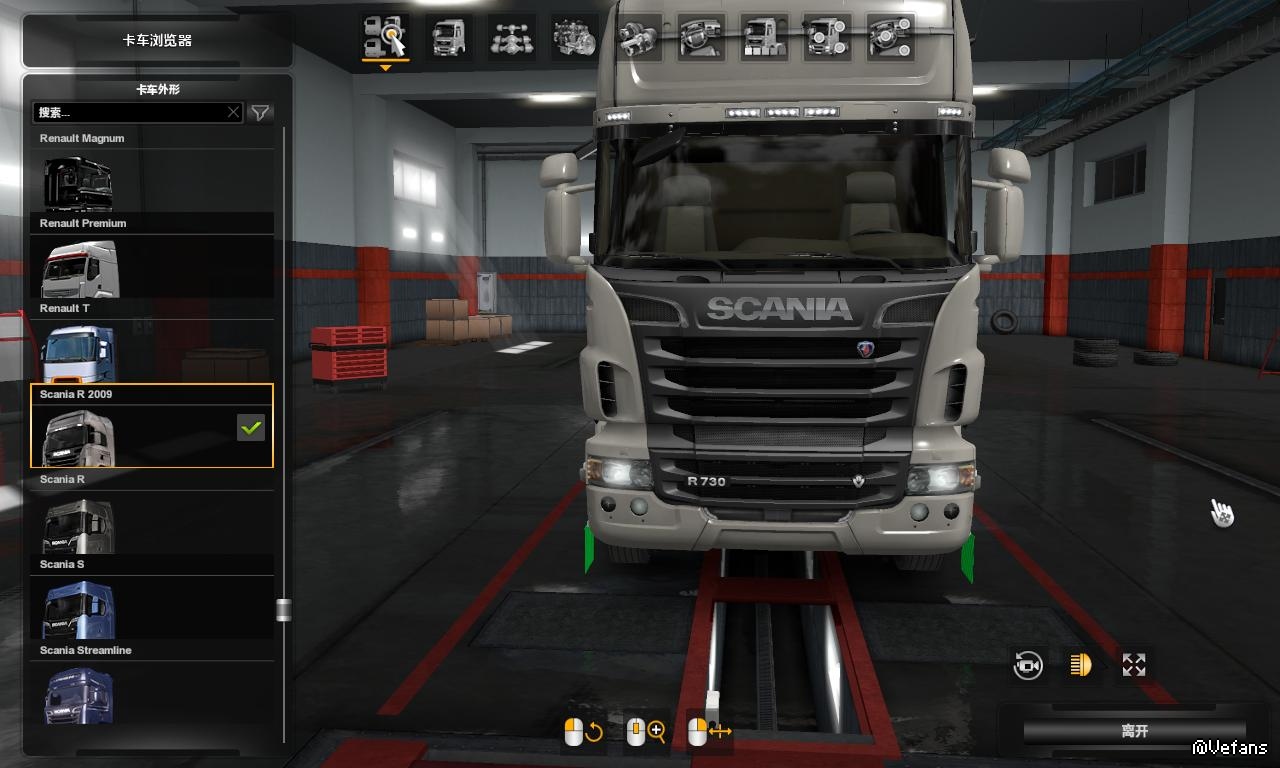Clear the search box with the X
The width and height of the screenshot is (1280, 768).
click(x=234, y=113)
